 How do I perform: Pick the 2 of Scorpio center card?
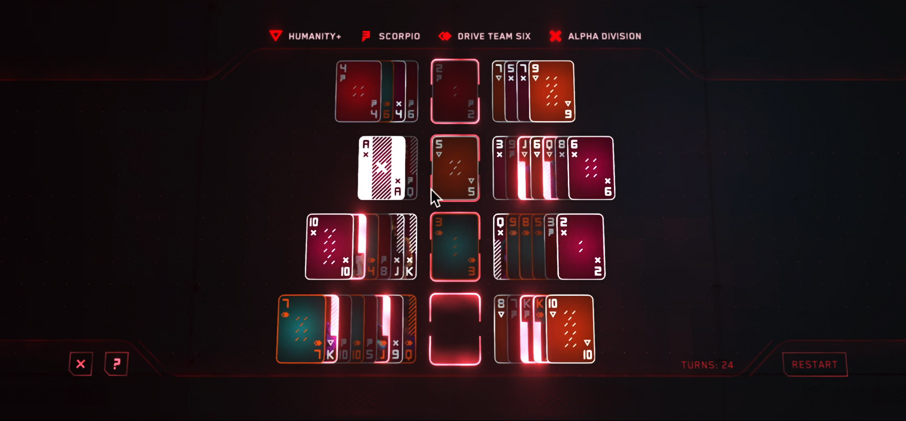(x=455, y=91)
